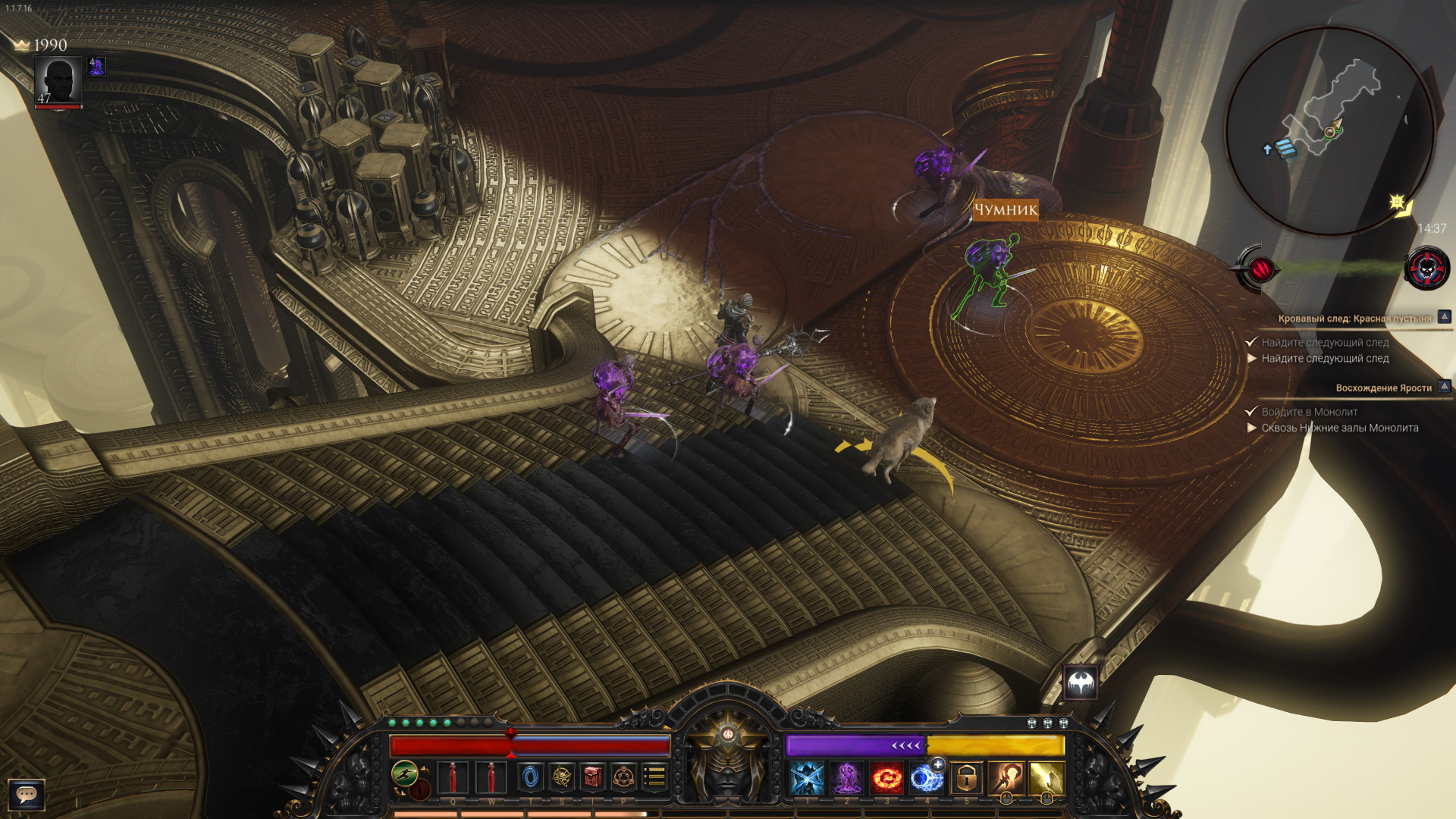Activate the crossed ice blades skill
Viewport: 1456px width, 819px height.
[807, 779]
